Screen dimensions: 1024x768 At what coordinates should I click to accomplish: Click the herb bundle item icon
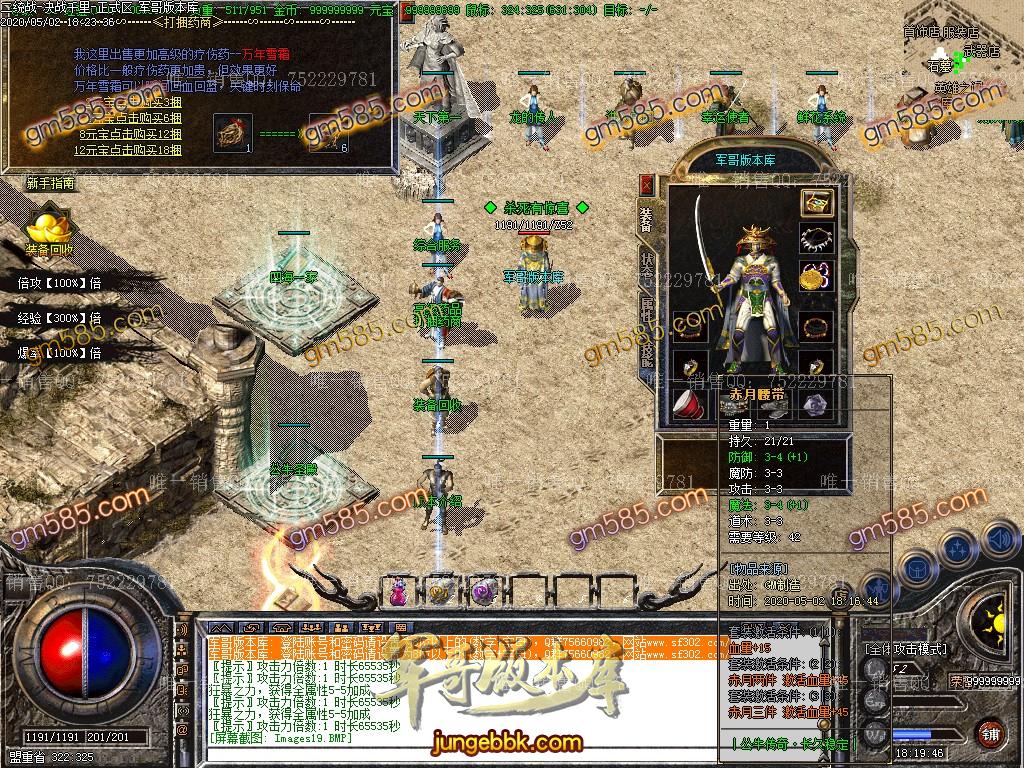(x=232, y=132)
